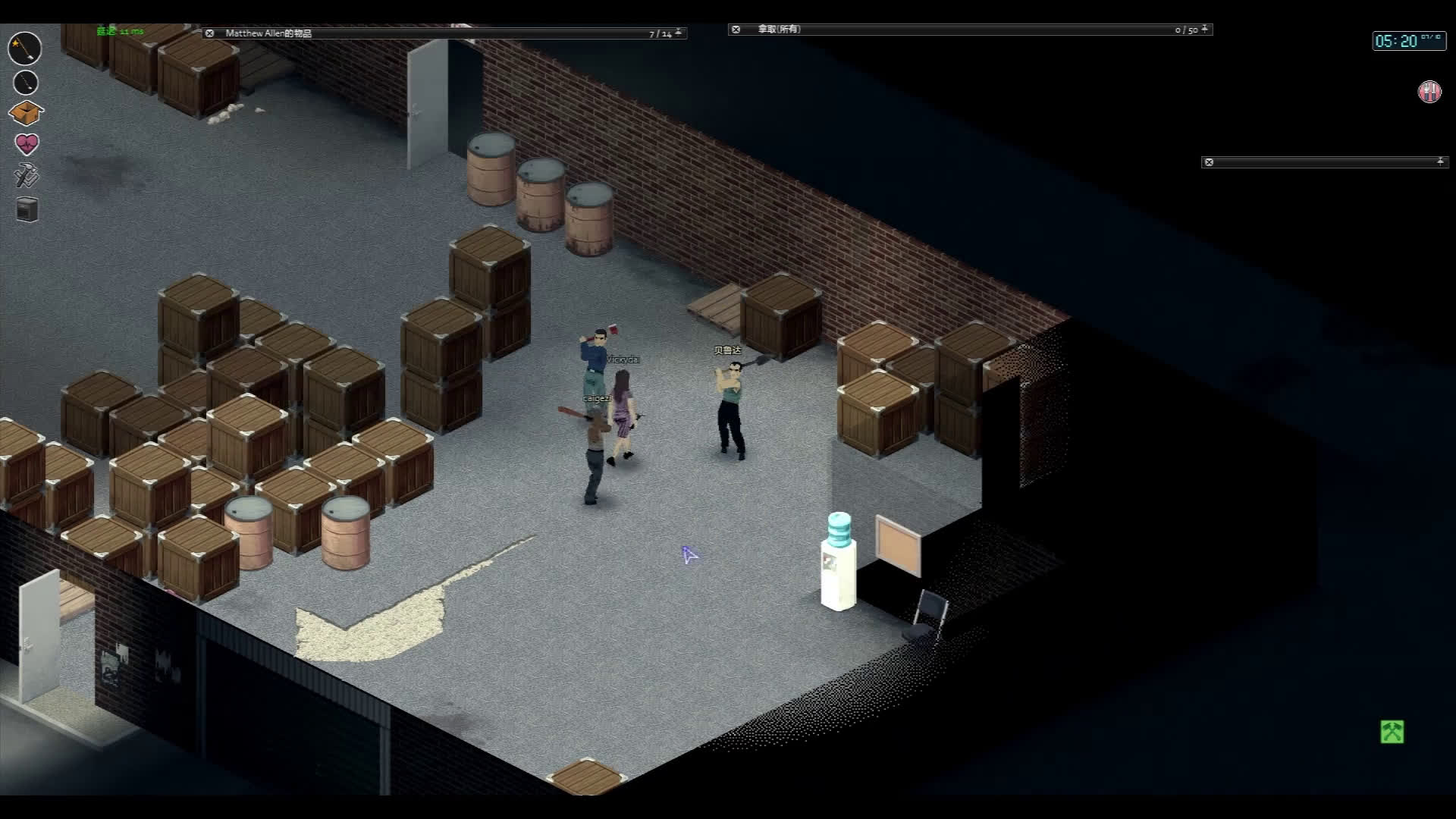The image size is (1456, 819).
Task: Select the secondary weapon slot icon
Action: (x=26, y=82)
